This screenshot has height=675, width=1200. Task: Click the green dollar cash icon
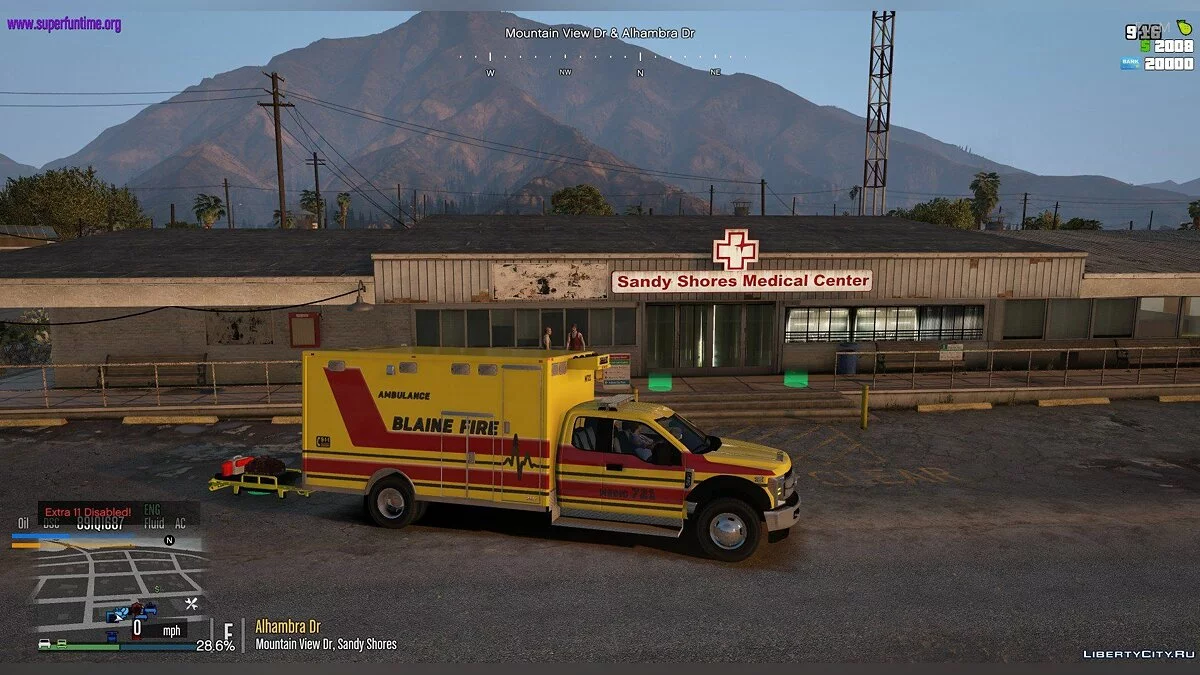(x=1146, y=46)
